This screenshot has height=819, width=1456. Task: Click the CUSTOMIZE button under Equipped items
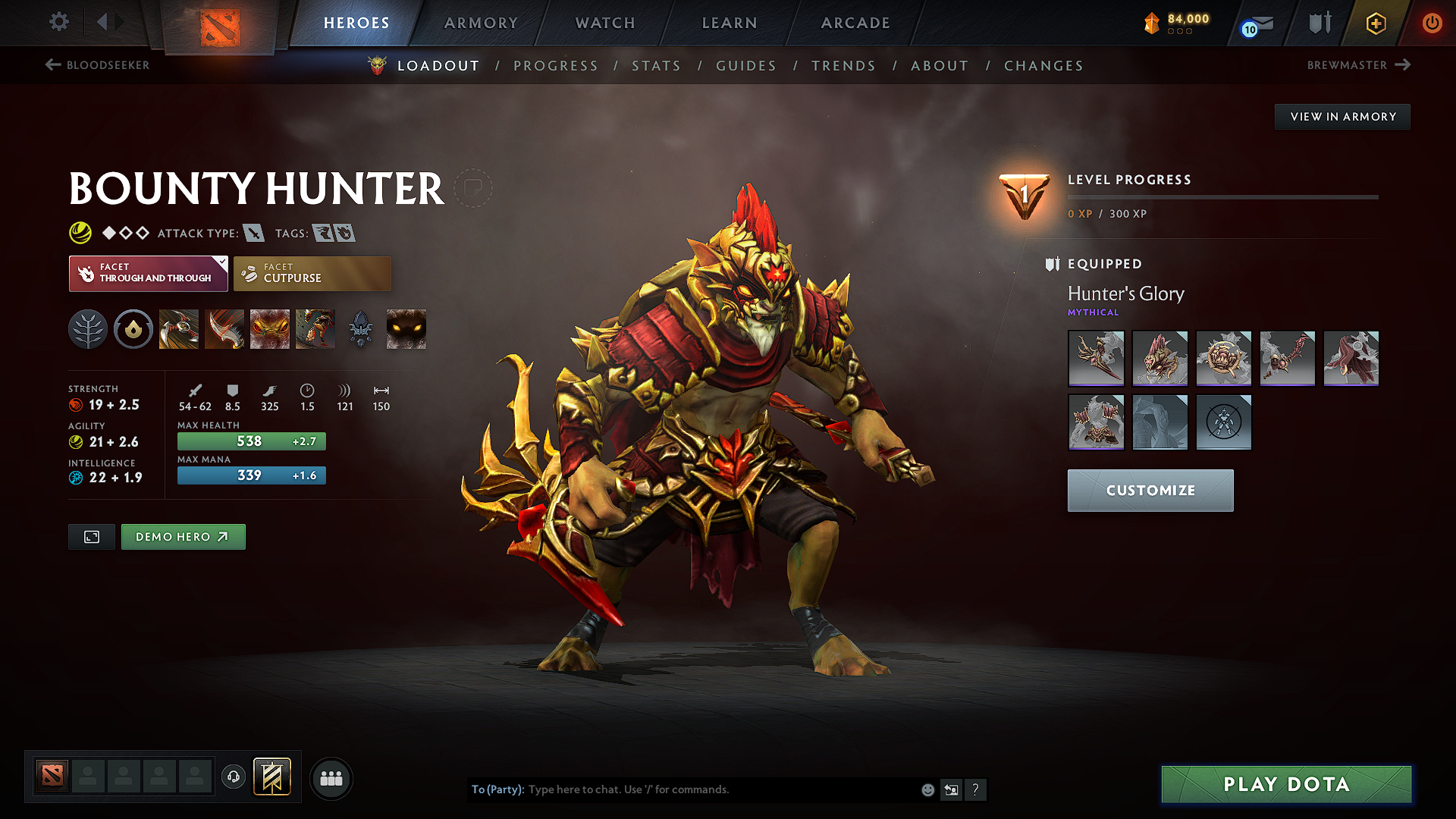pyautogui.click(x=1150, y=490)
